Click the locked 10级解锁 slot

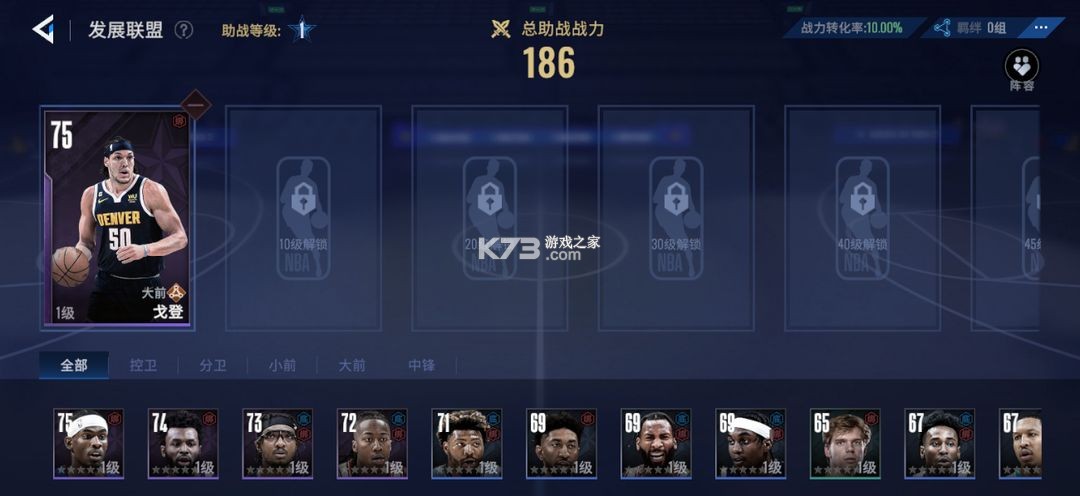(x=304, y=218)
